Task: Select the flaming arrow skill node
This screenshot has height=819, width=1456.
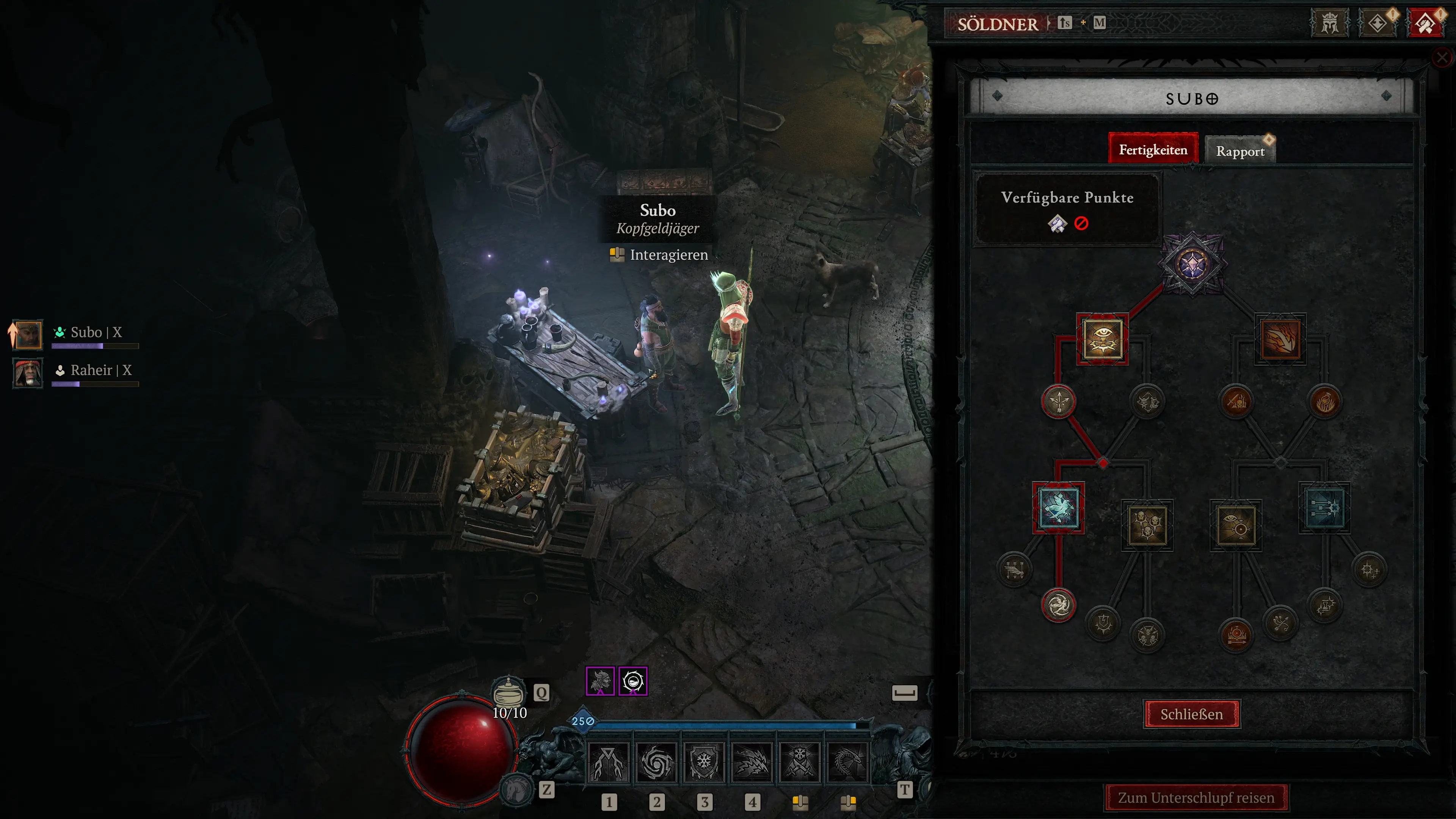Action: pos(1281,339)
